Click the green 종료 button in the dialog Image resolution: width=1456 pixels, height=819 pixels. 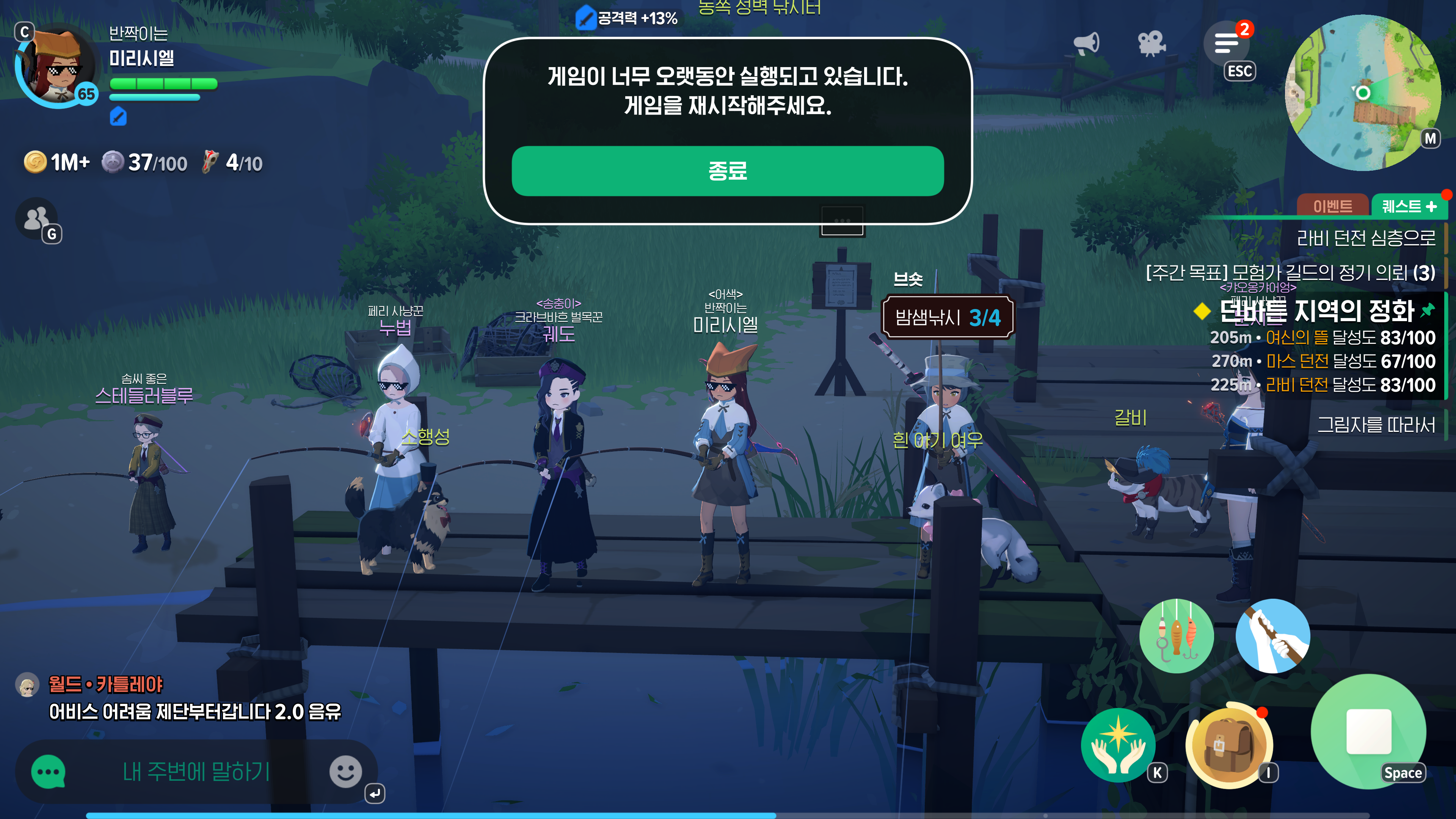click(728, 171)
